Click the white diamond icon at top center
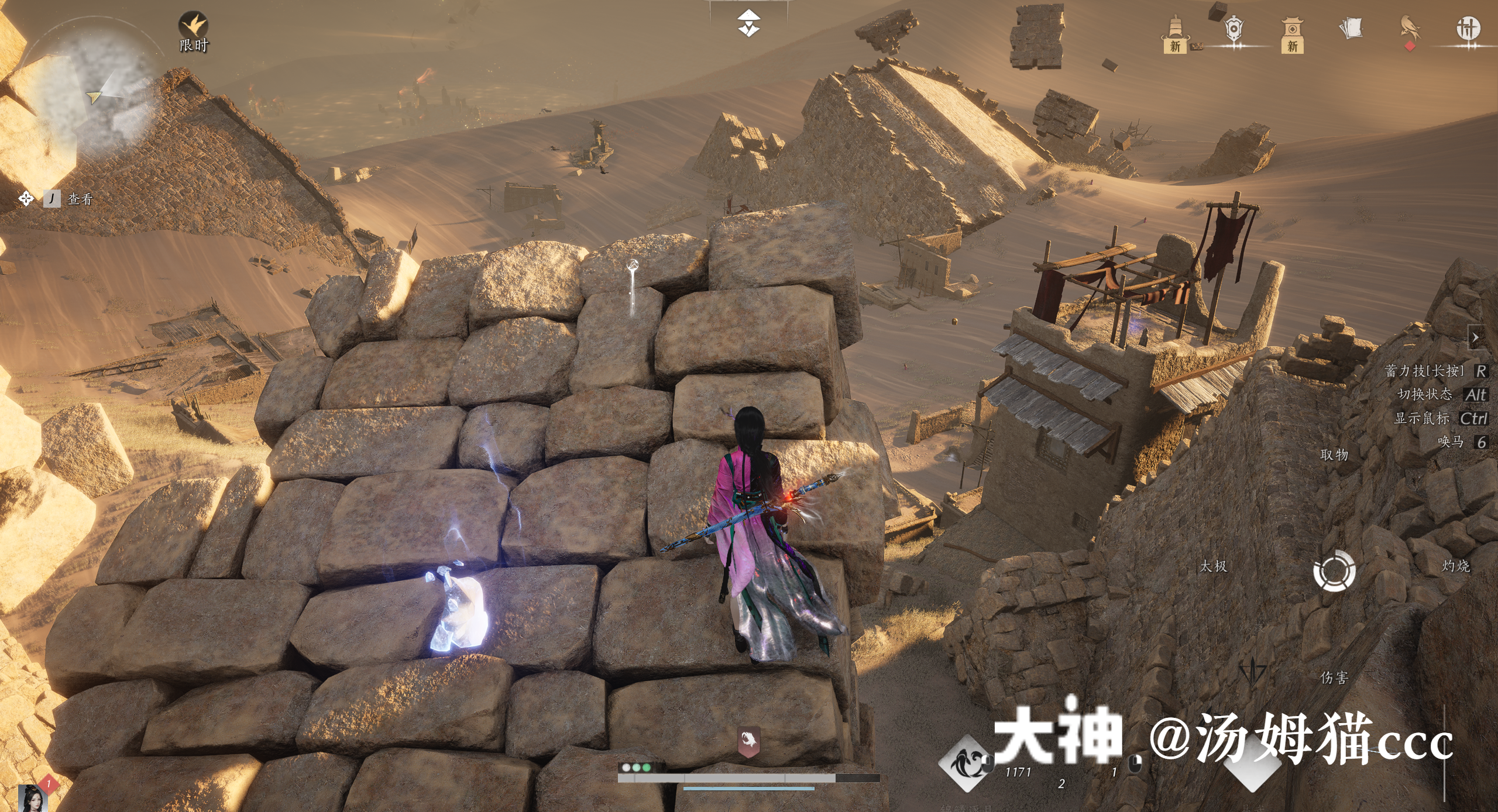The width and height of the screenshot is (1498, 812). 748,23
